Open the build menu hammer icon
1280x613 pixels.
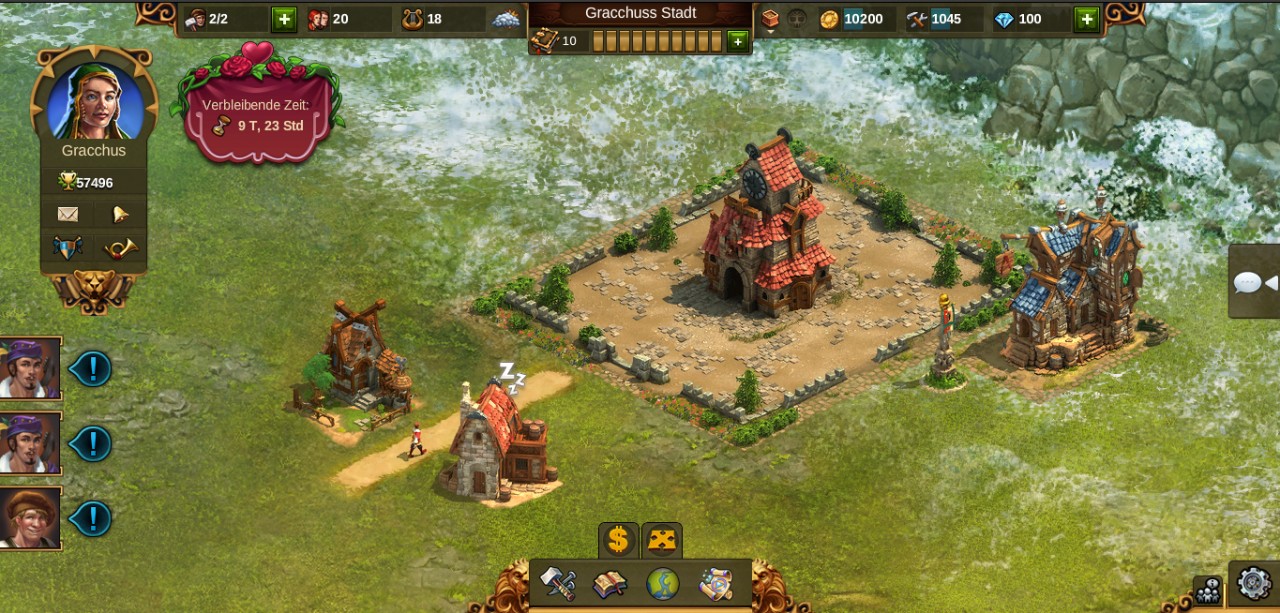[558, 584]
